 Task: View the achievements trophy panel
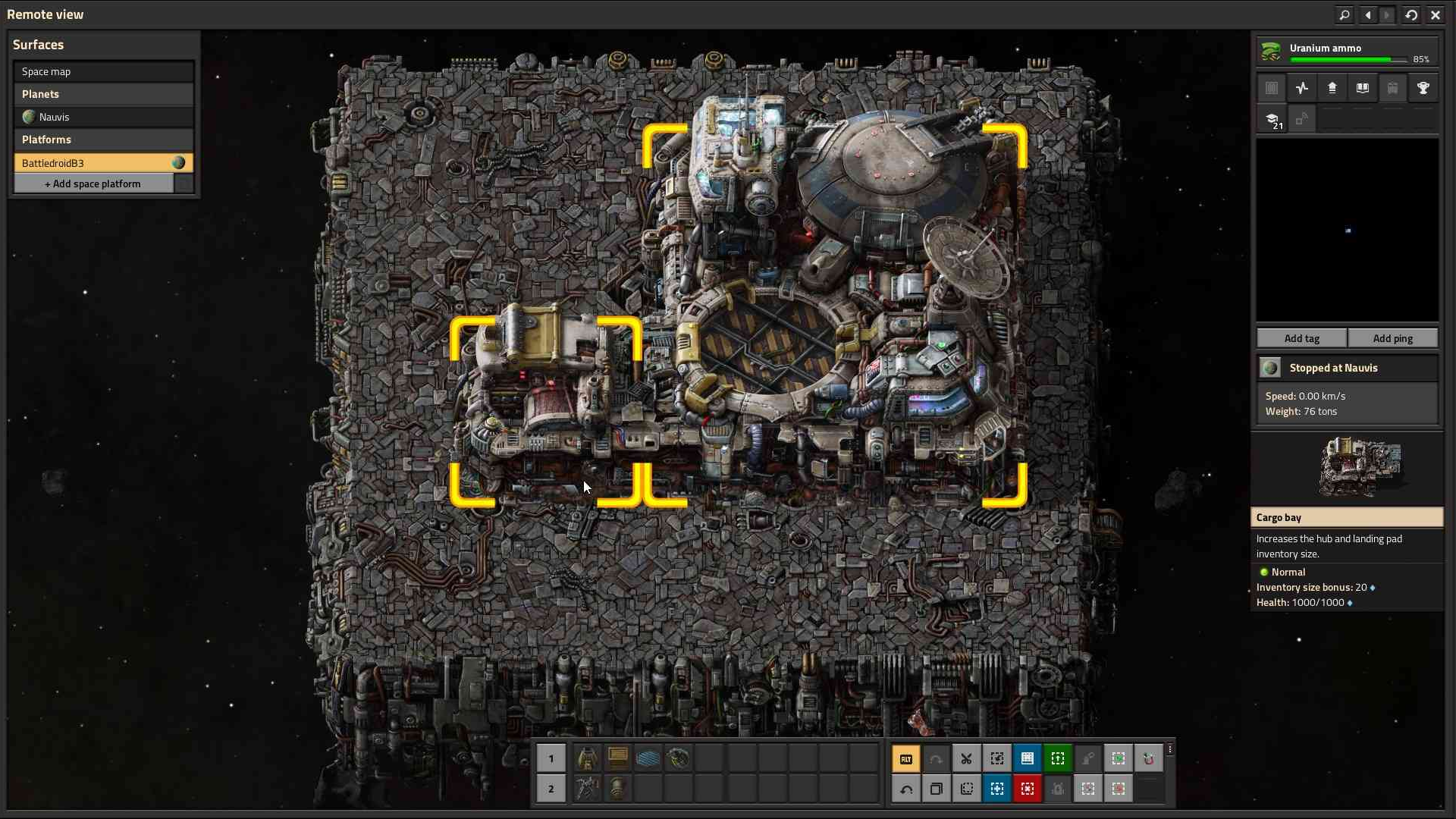[1423, 87]
